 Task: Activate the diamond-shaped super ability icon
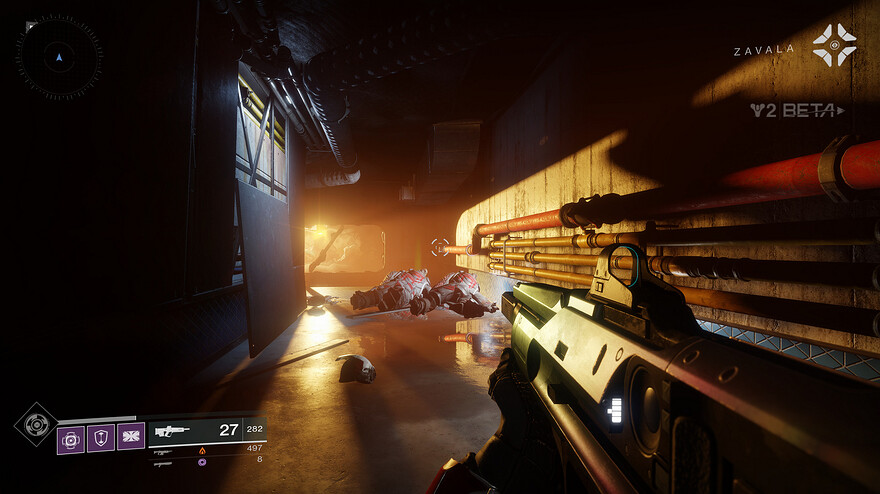pos(36,424)
